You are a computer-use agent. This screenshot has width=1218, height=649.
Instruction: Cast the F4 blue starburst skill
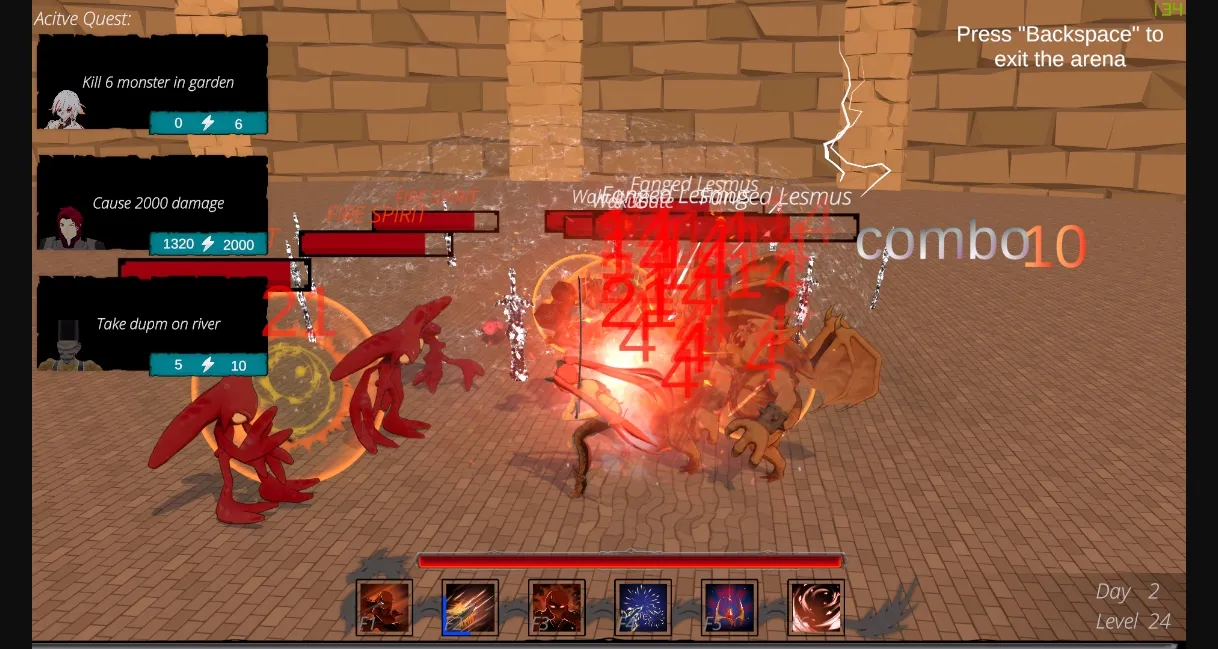643,607
